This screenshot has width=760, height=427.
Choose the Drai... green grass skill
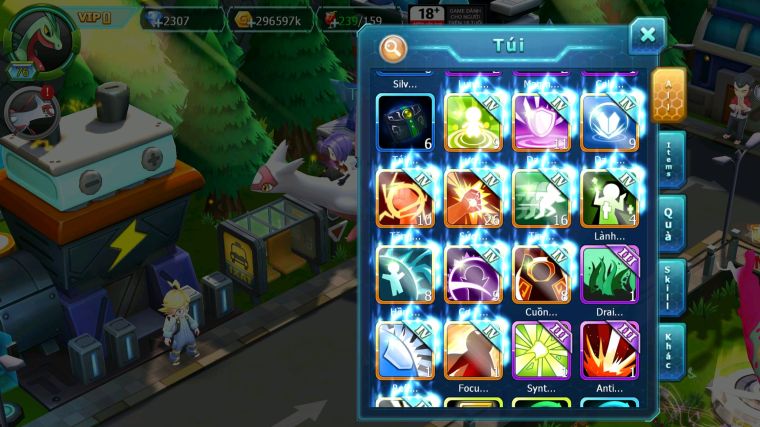point(609,273)
